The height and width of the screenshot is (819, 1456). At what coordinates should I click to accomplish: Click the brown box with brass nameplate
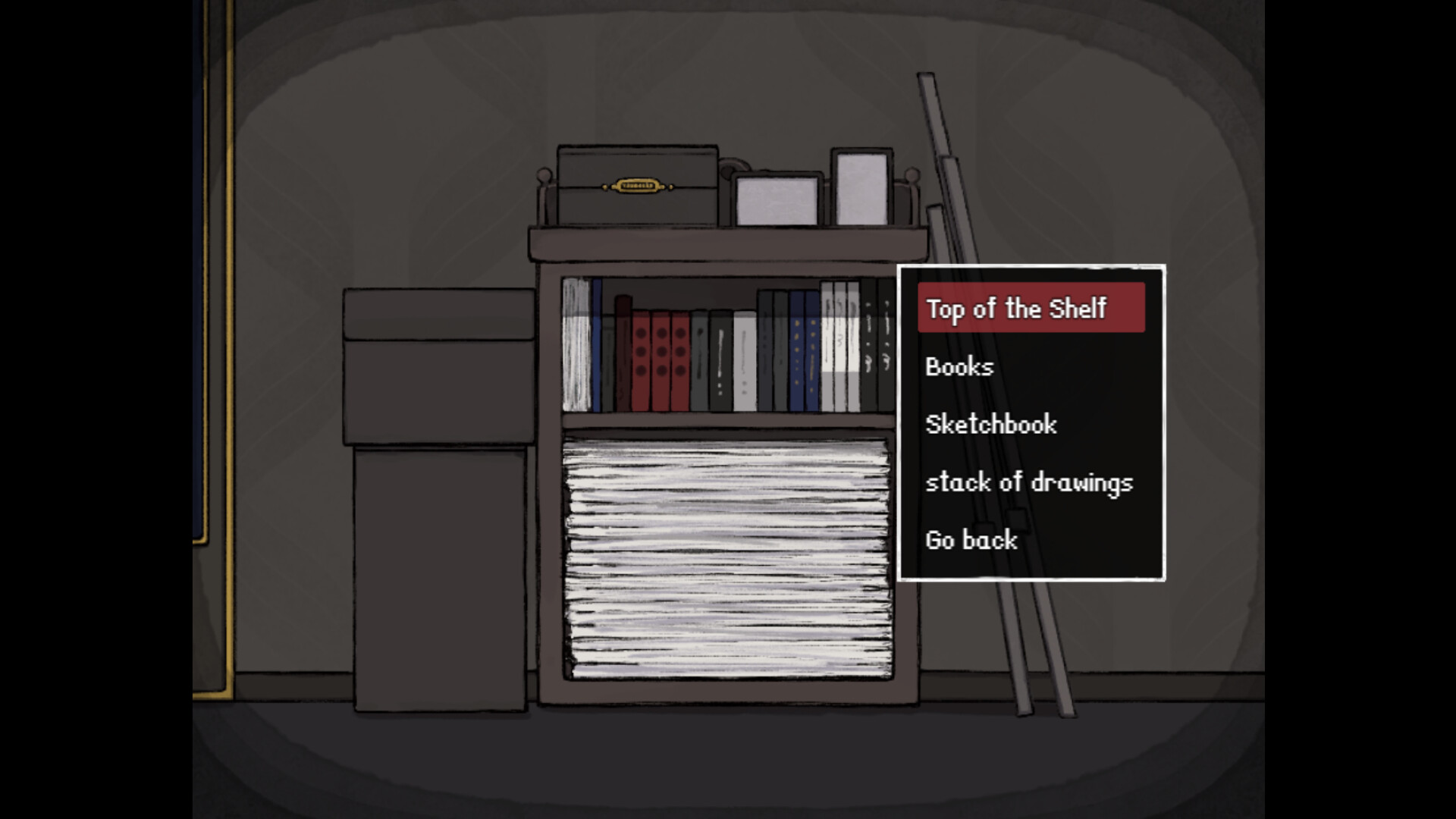tap(637, 186)
